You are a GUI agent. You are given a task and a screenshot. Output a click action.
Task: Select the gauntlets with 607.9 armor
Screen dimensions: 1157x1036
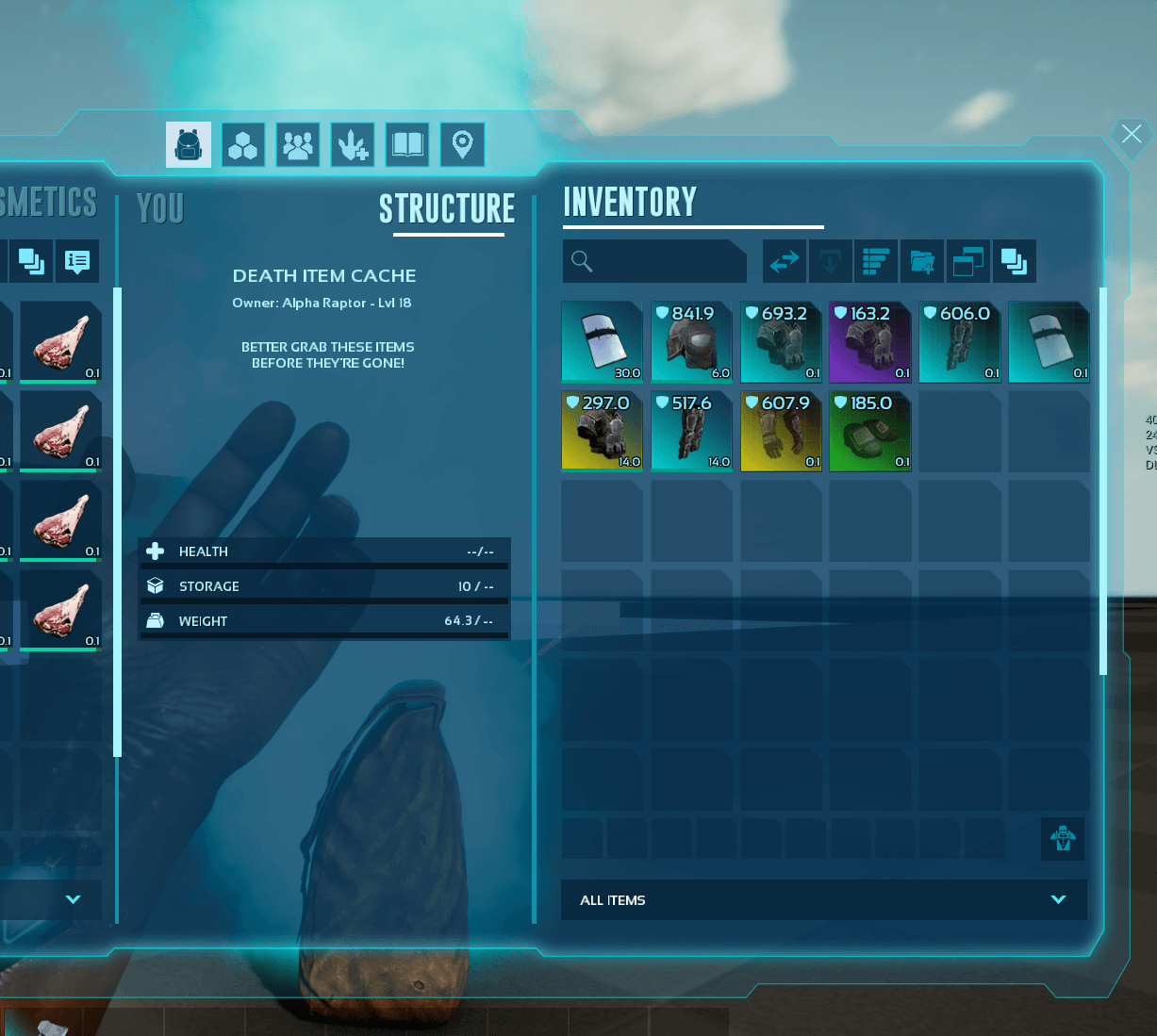(x=781, y=431)
